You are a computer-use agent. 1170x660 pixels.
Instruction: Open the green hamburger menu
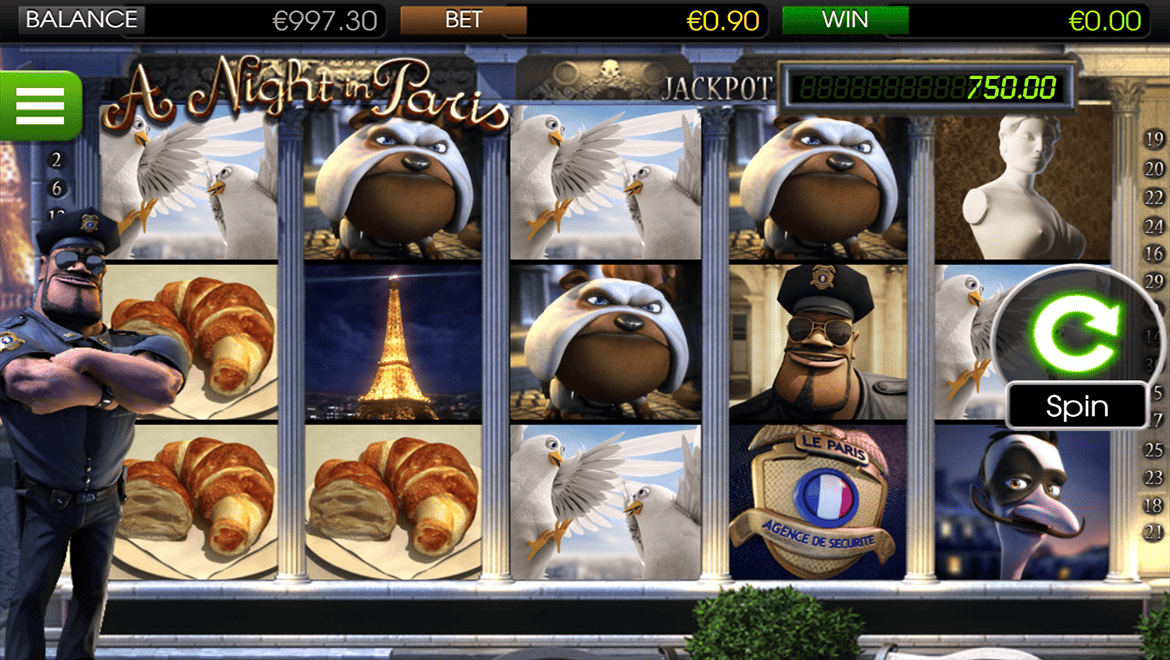tap(40, 105)
